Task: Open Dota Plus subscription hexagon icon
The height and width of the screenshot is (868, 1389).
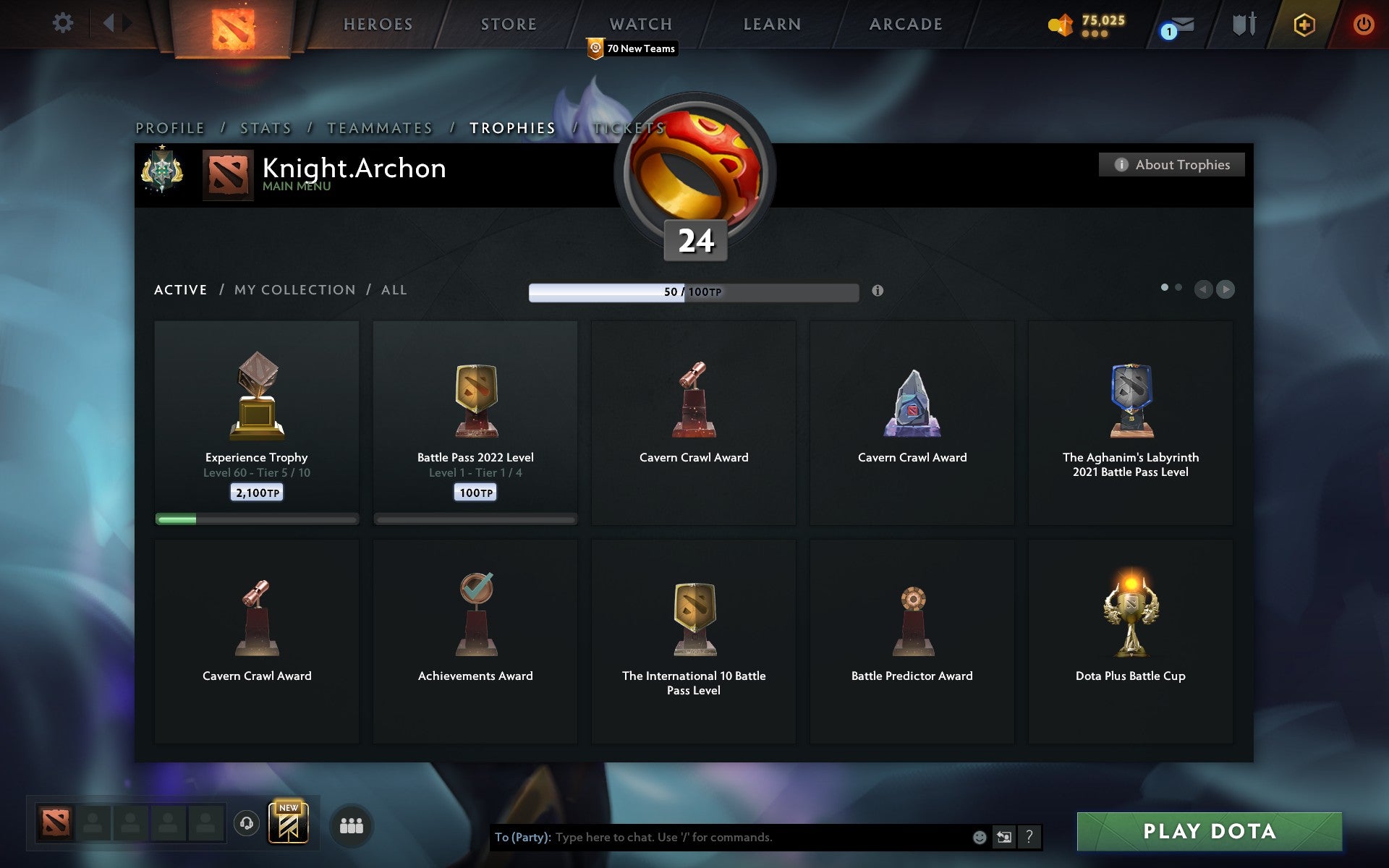Action: click(x=1303, y=23)
